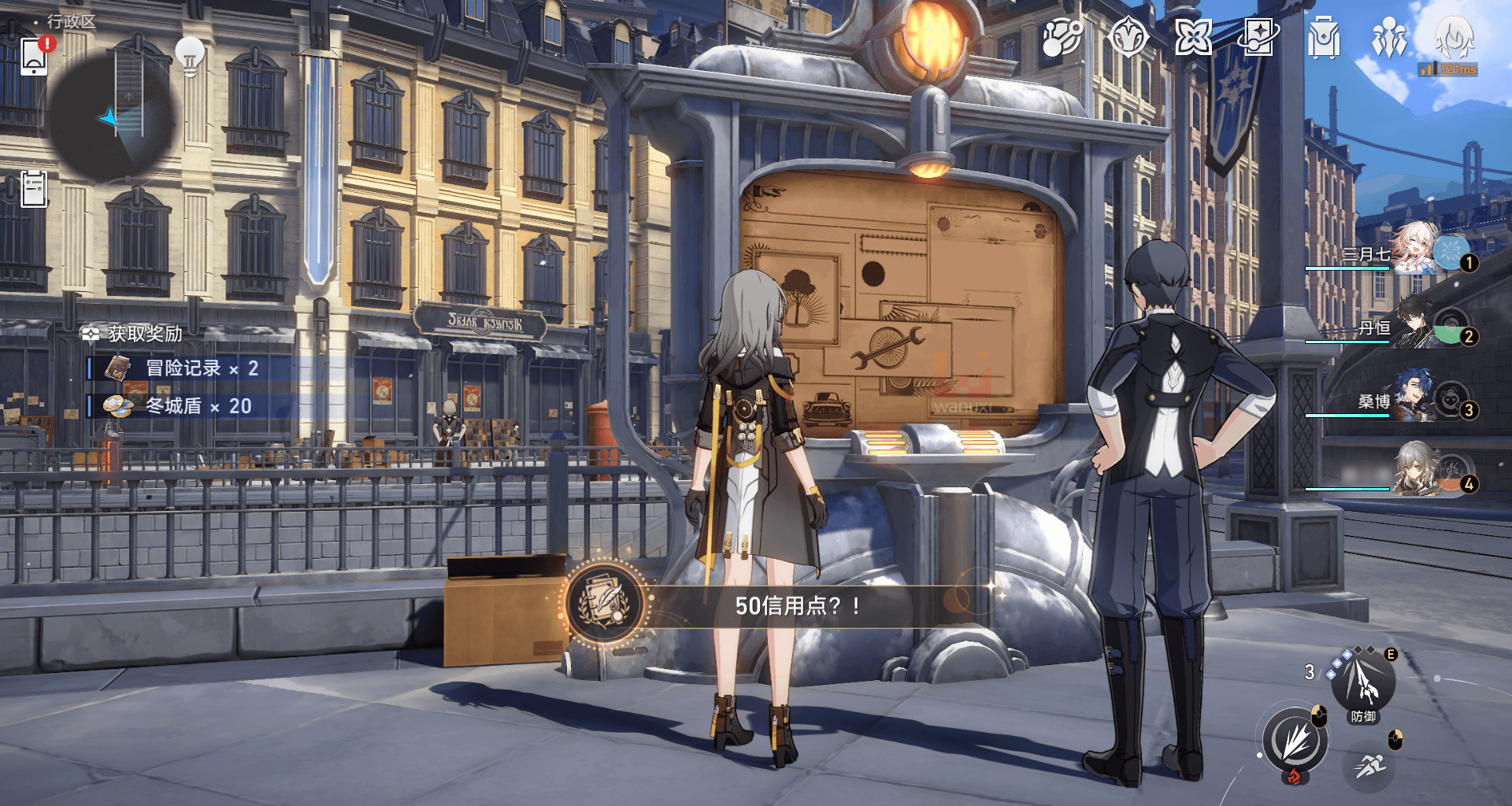1512x806 pixels.
Task: Open the backpack inventory
Action: coord(1324,38)
